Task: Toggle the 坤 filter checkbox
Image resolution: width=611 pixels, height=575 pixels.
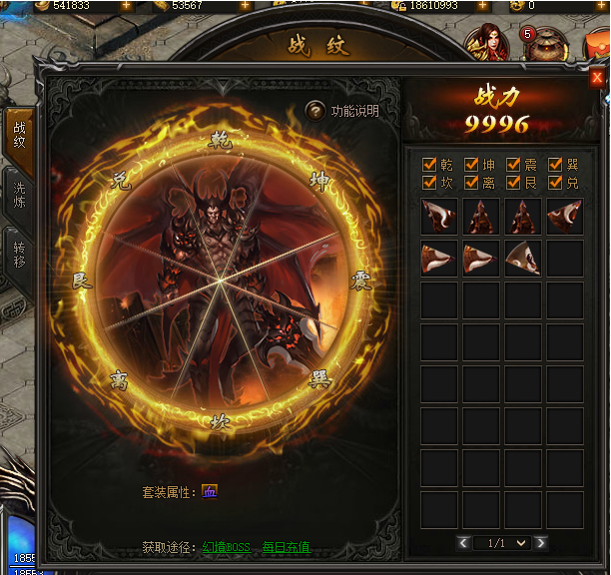Action: point(472,164)
